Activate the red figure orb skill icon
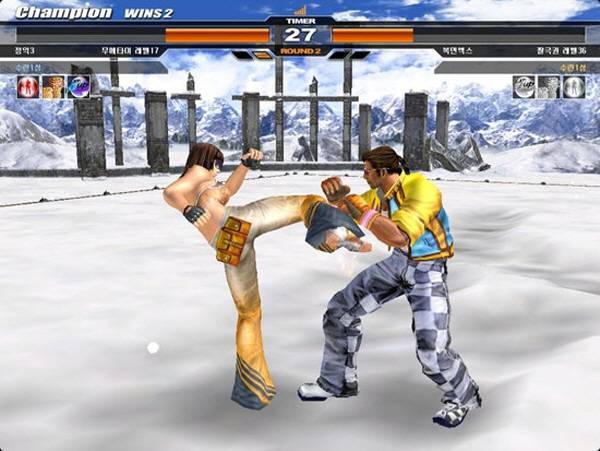The image size is (600, 451). coord(27,87)
